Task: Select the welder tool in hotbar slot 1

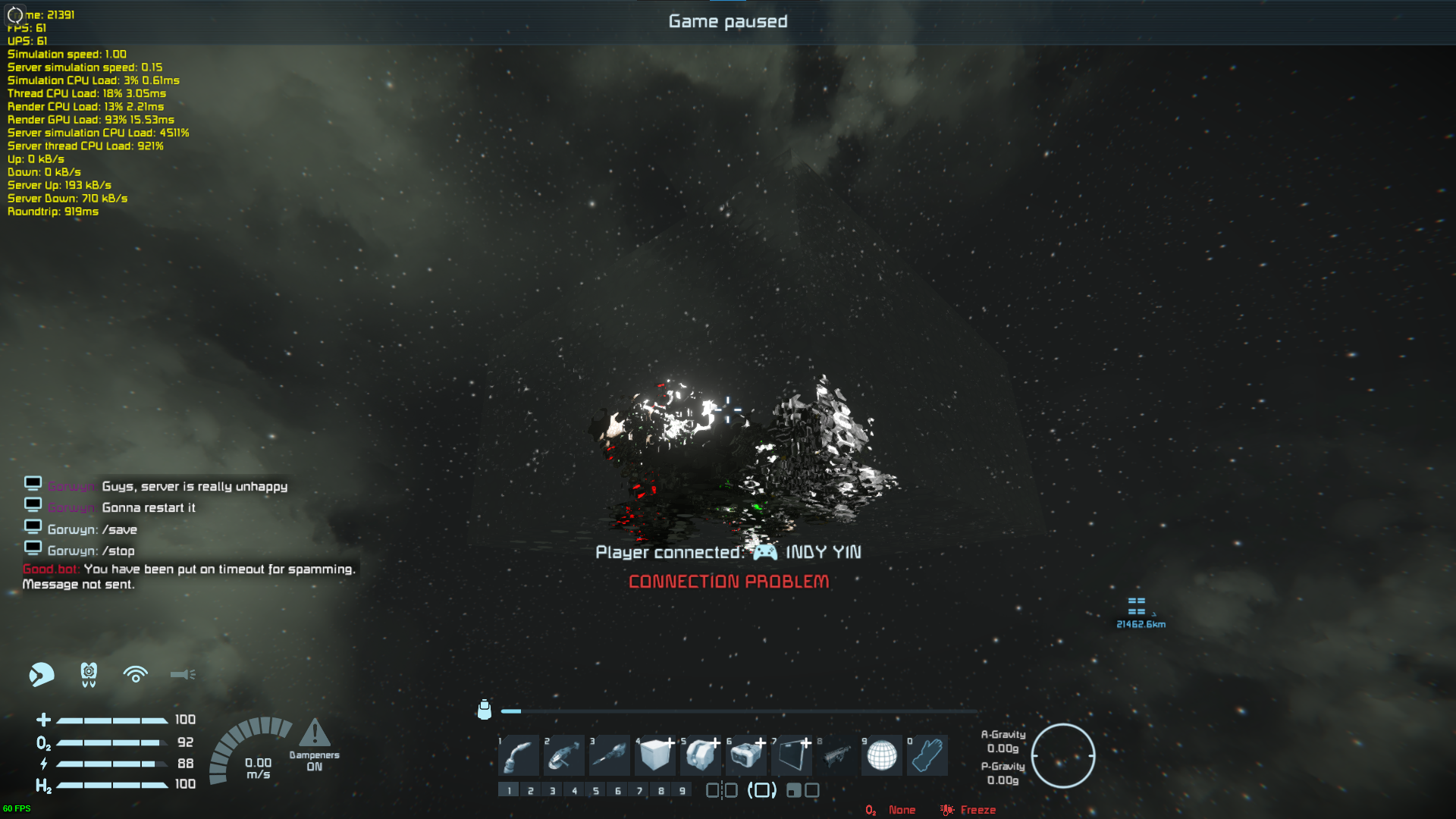Action: [x=519, y=755]
